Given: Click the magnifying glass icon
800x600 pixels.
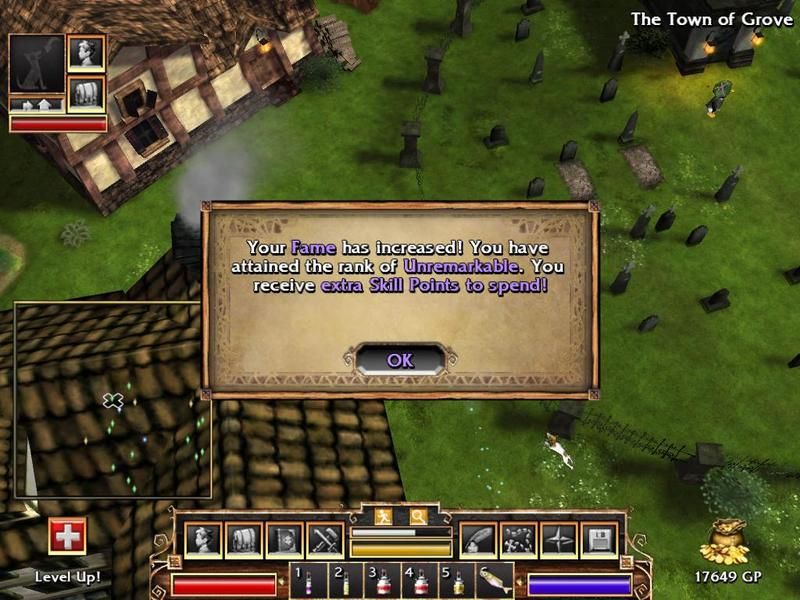Looking at the screenshot, I should click(417, 517).
